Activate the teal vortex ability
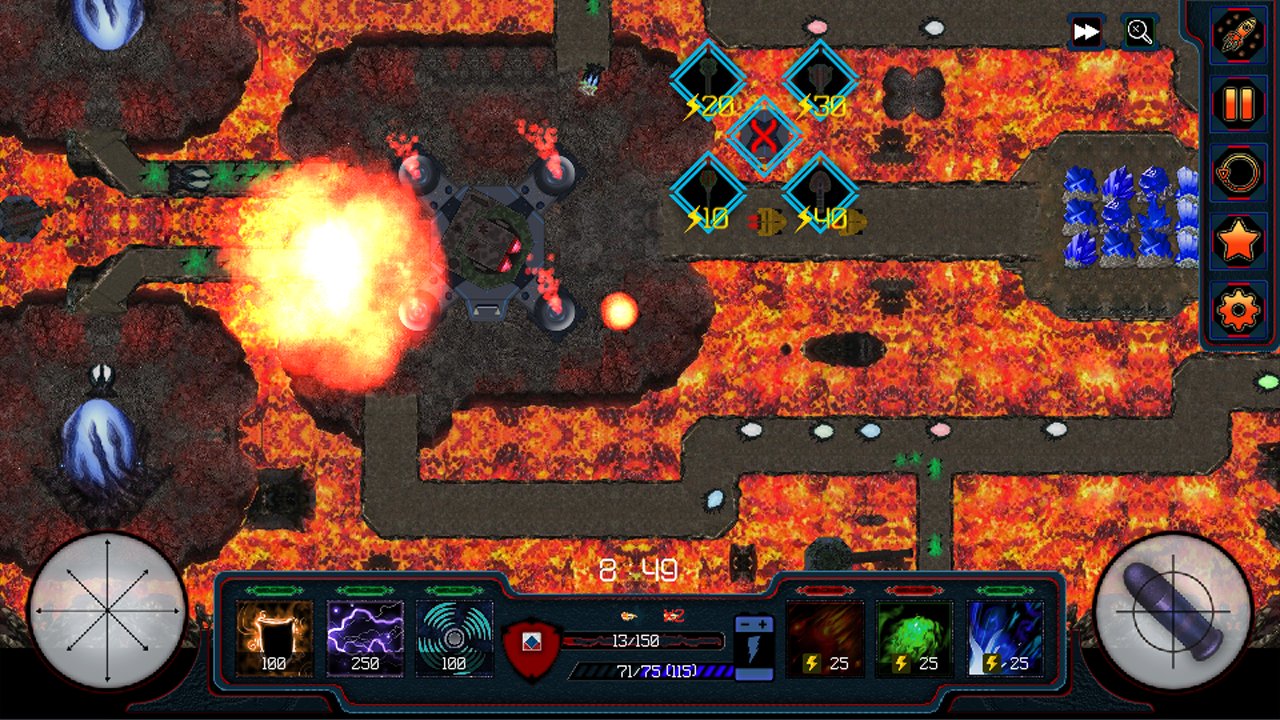This screenshot has width=1280, height=720. pyautogui.click(x=454, y=638)
